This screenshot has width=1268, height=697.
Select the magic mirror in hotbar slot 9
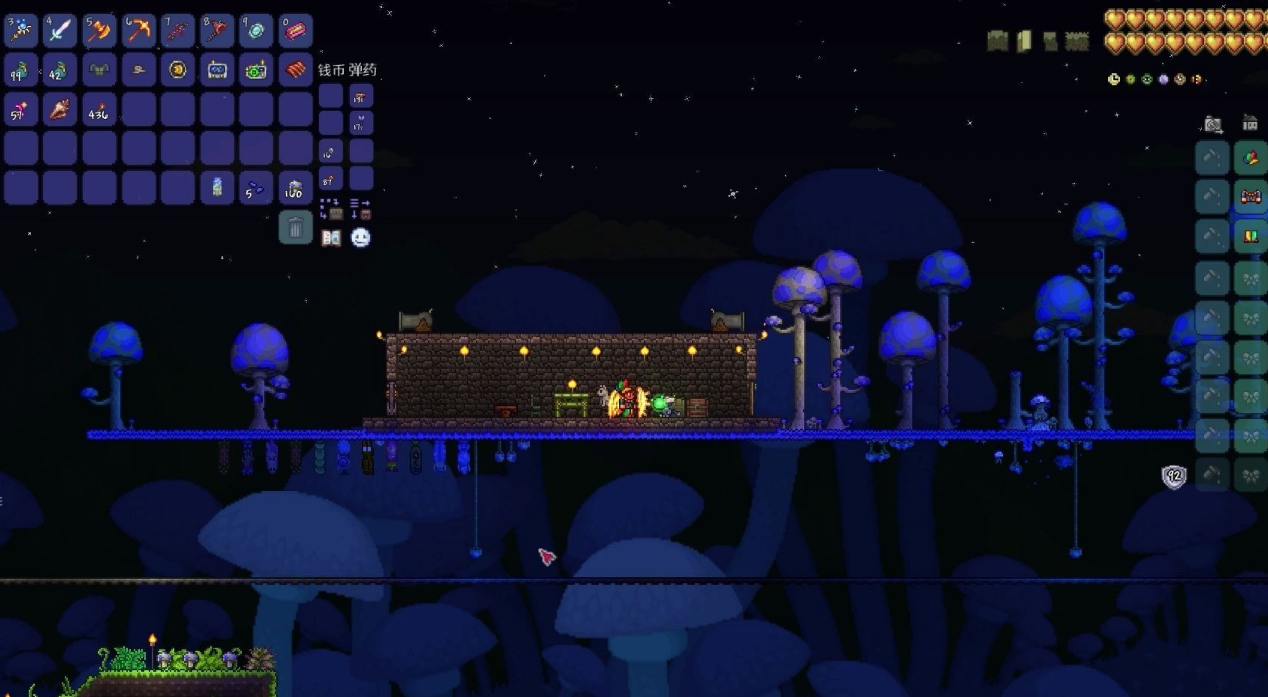click(x=256, y=31)
